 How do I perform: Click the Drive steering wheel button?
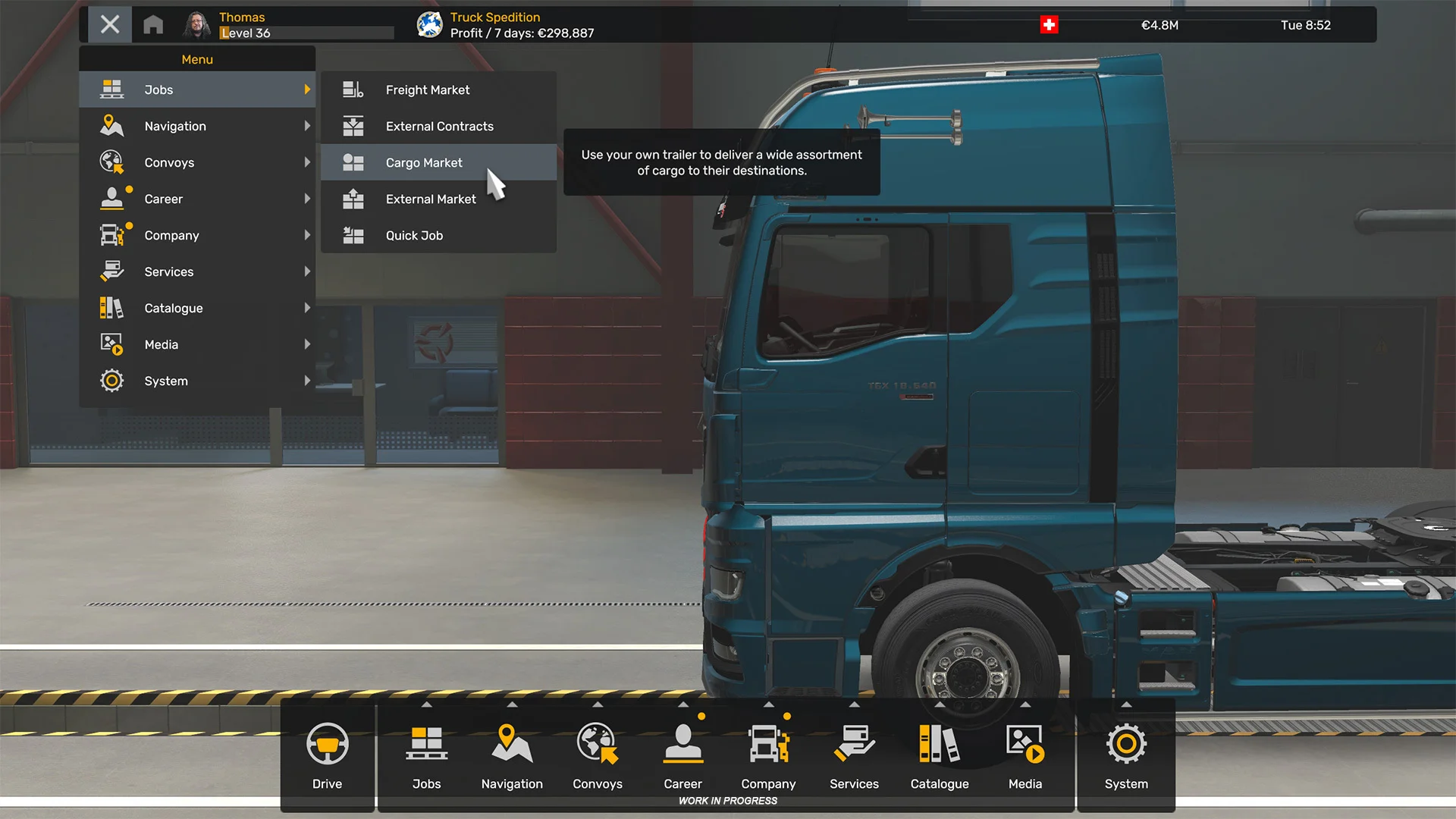(x=328, y=755)
